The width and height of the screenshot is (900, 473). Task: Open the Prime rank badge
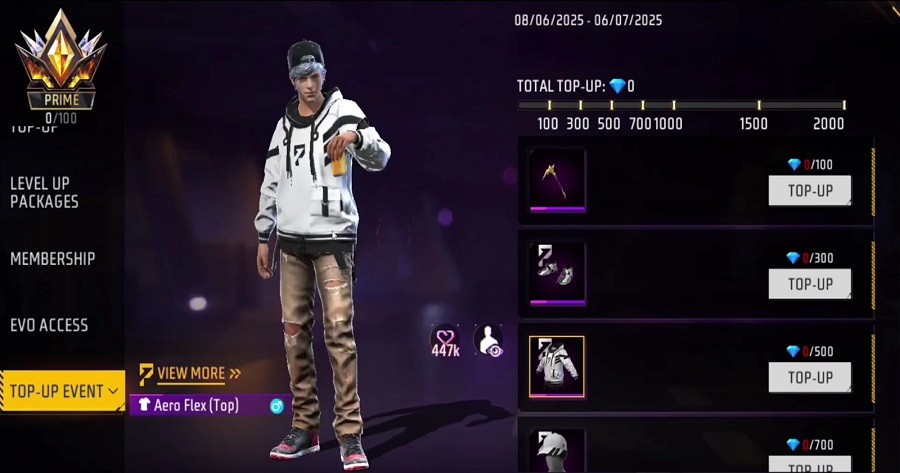61,60
